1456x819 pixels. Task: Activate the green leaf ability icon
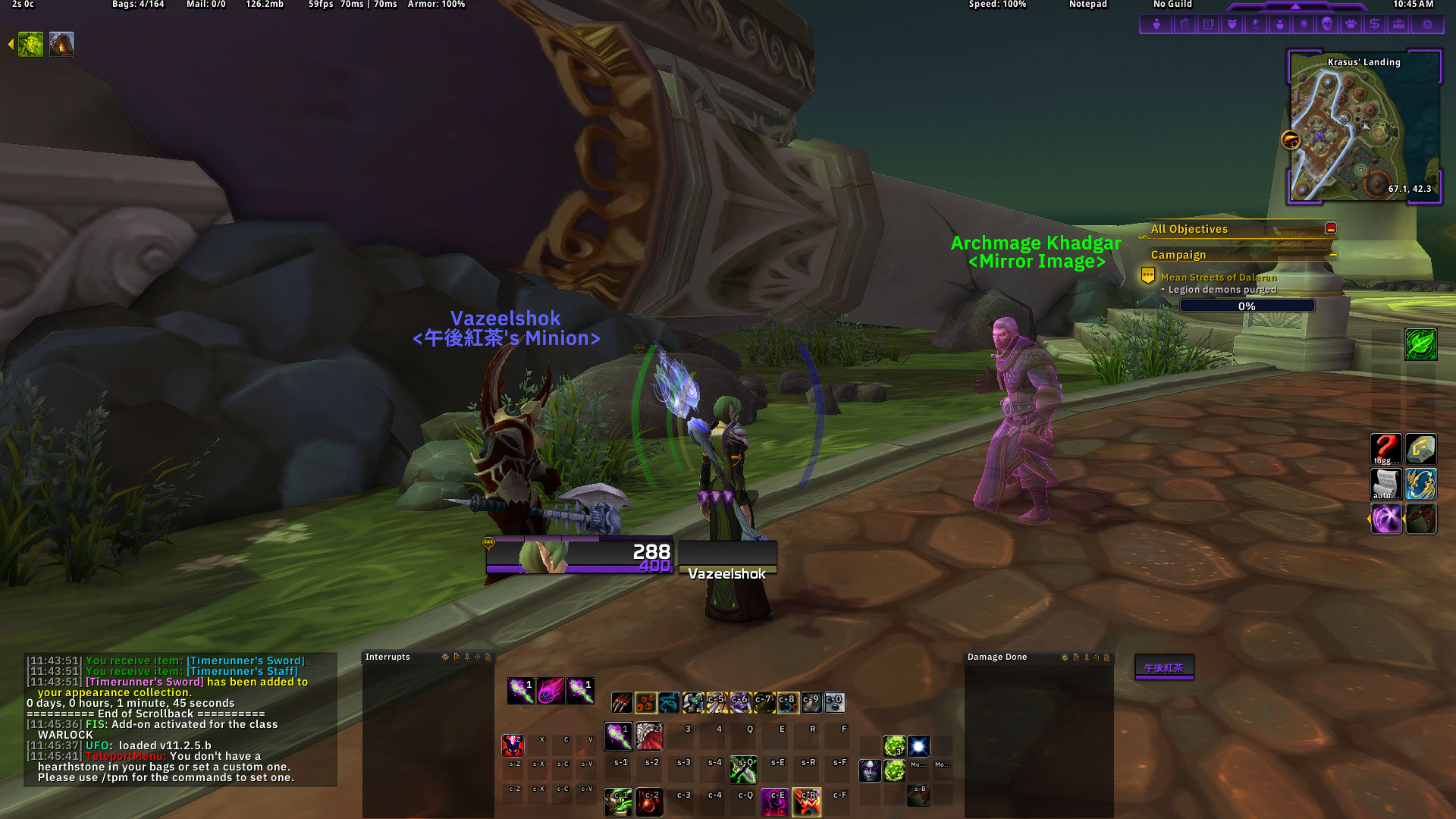tap(1420, 344)
